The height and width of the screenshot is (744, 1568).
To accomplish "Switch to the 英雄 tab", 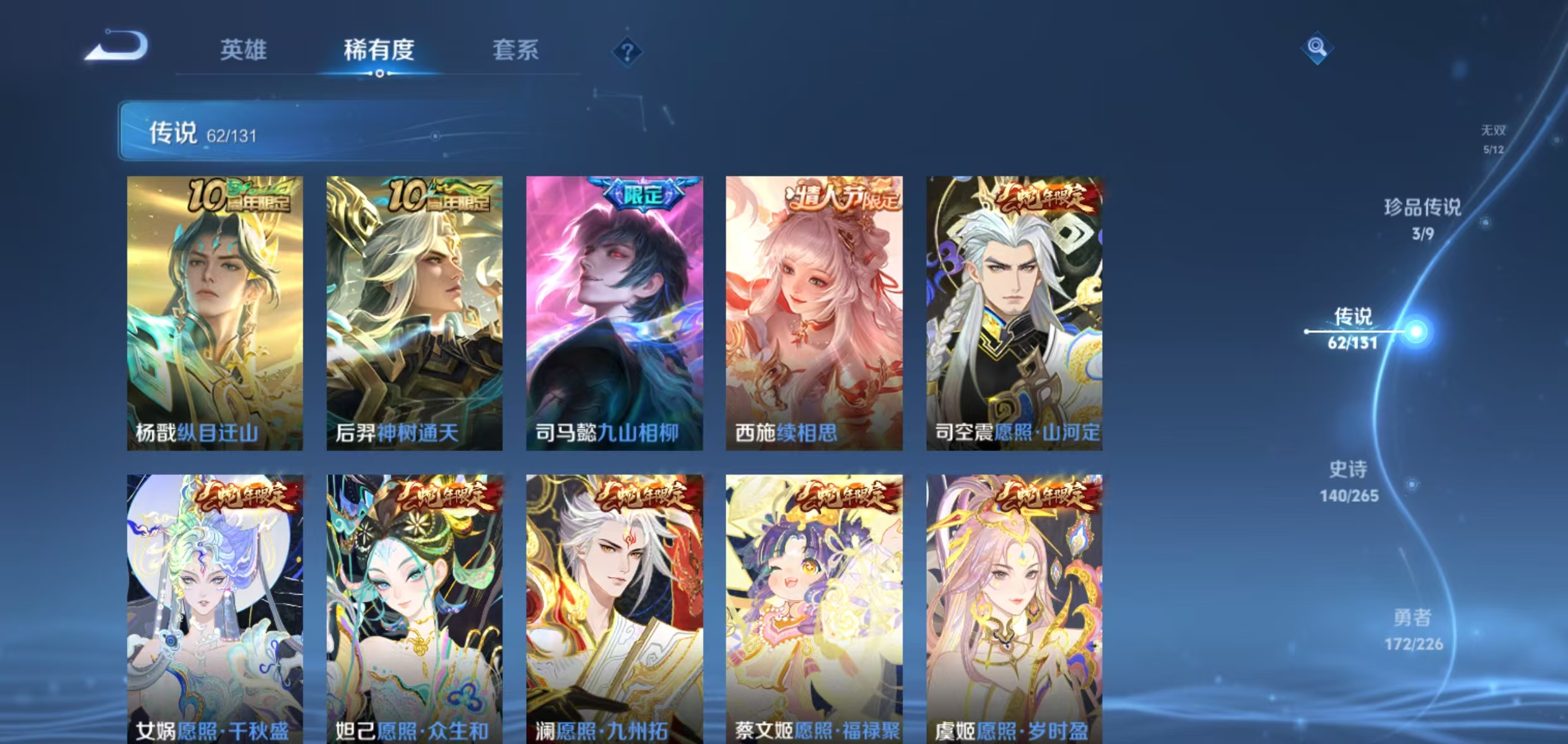I will [x=245, y=51].
